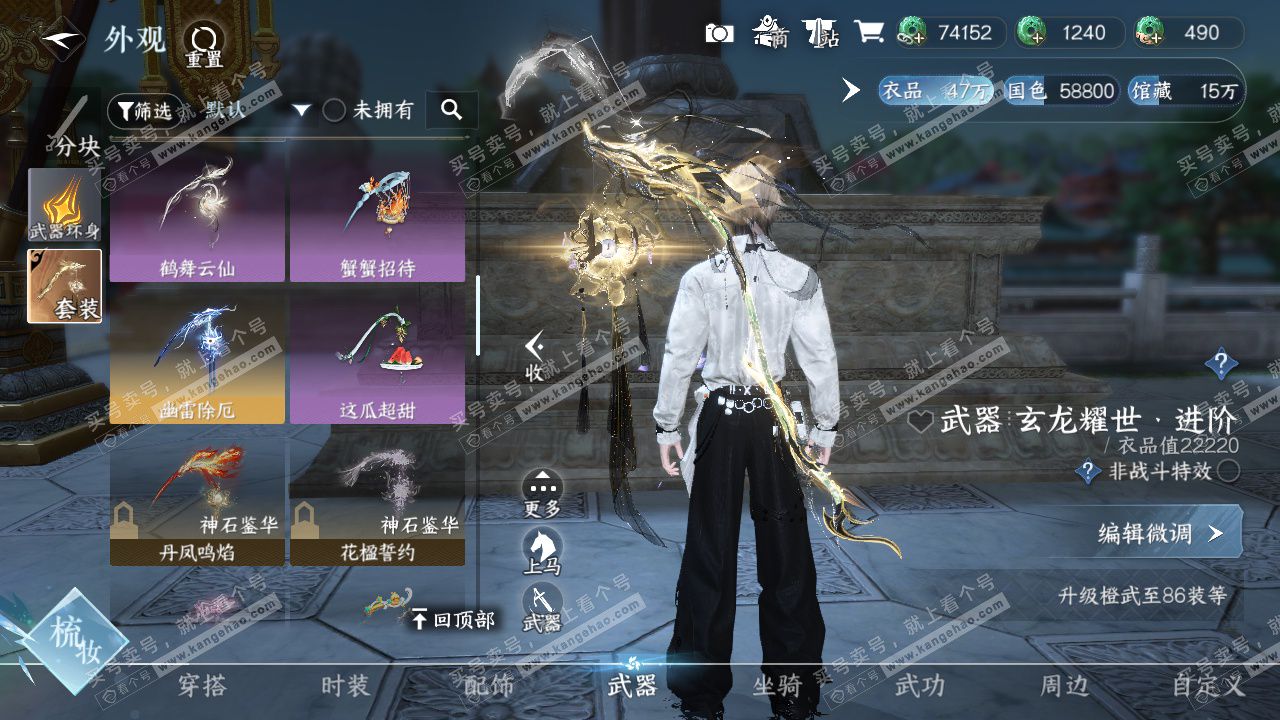Click 回顶部 to return to top

[x=453, y=620]
